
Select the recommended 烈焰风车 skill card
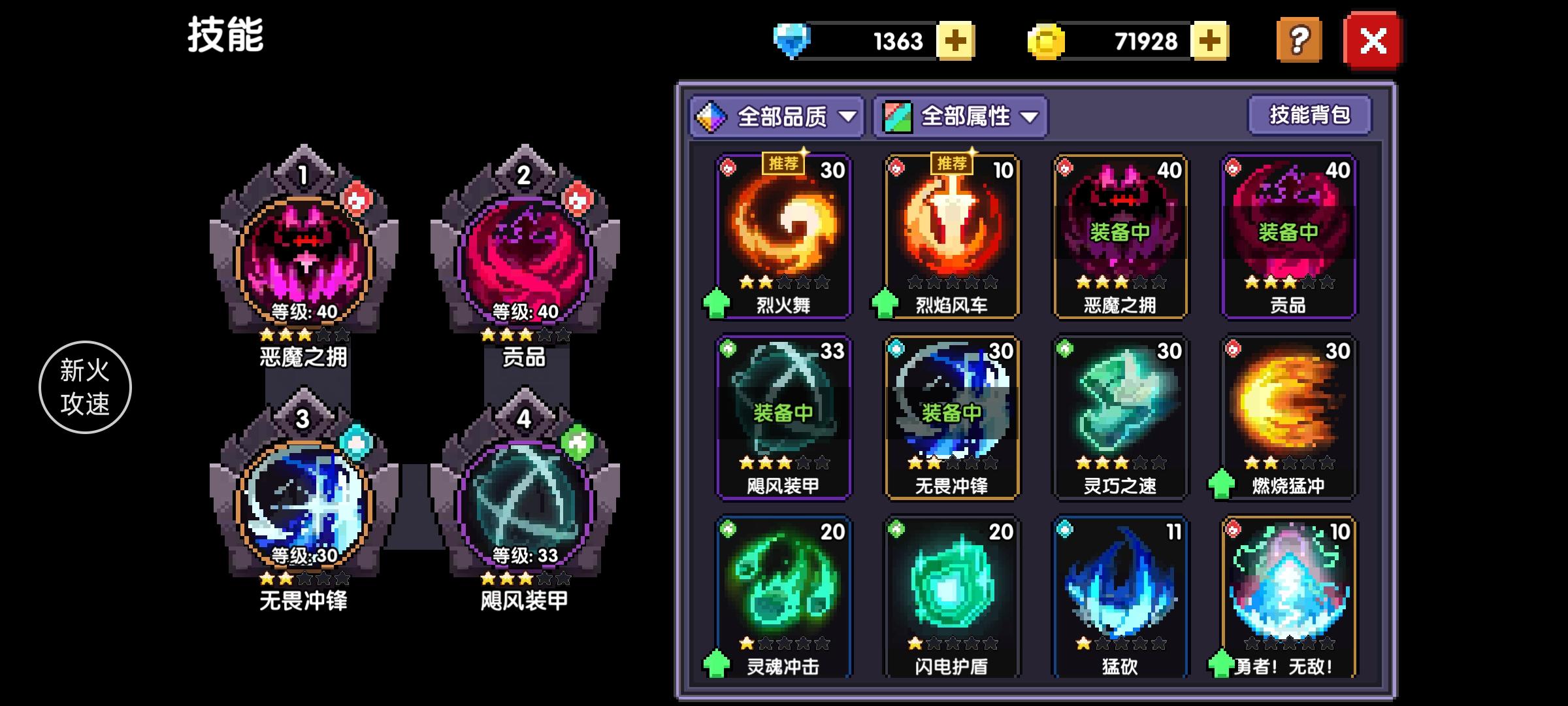pyautogui.click(x=951, y=235)
